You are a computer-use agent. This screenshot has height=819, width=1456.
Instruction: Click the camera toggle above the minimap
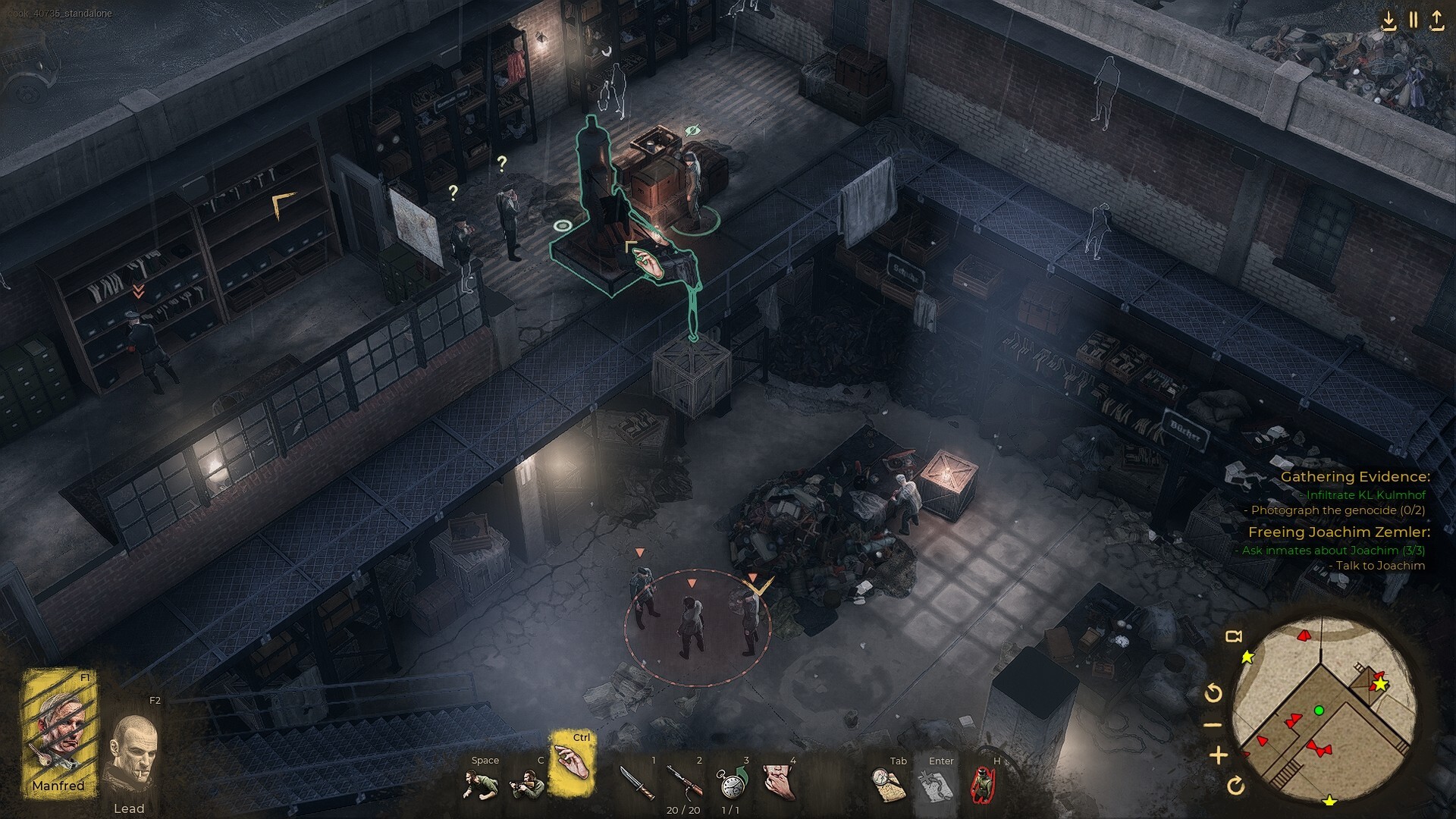click(1235, 637)
